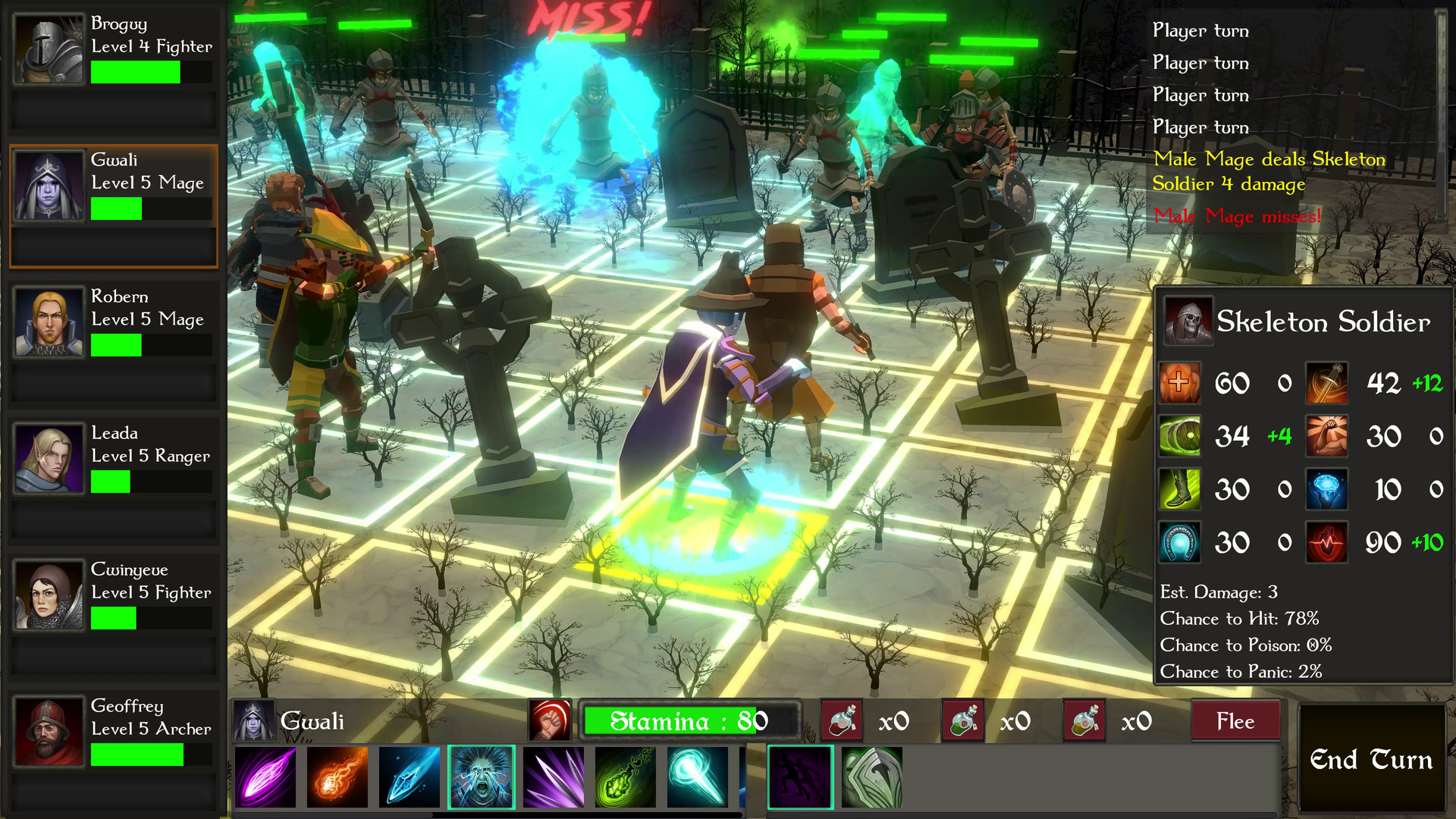Screen dimensions: 1456x819
Task: Click the first health potion flask icon
Action: pos(842,720)
